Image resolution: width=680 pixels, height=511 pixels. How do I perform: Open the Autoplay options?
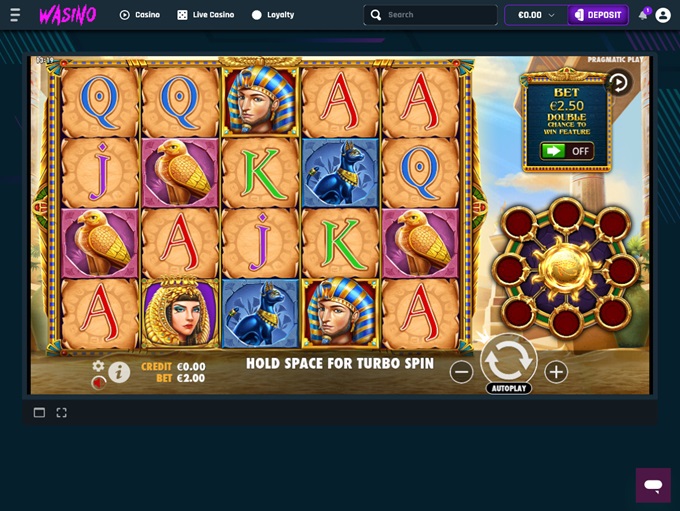pyautogui.click(x=508, y=388)
